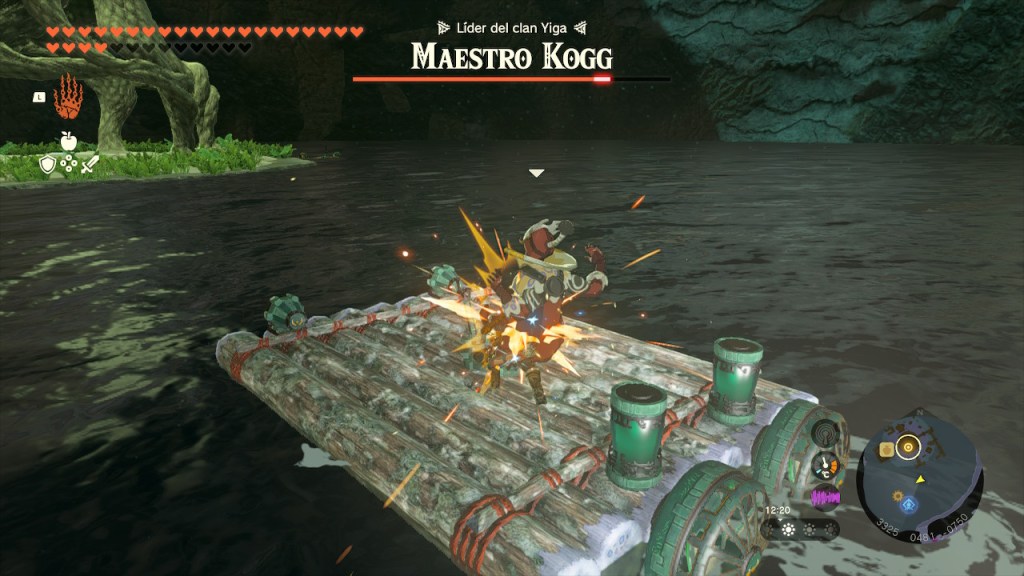The image size is (1024, 576).
Task: Choose the shield equipment icon
Action: pyautogui.click(x=47, y=166)
